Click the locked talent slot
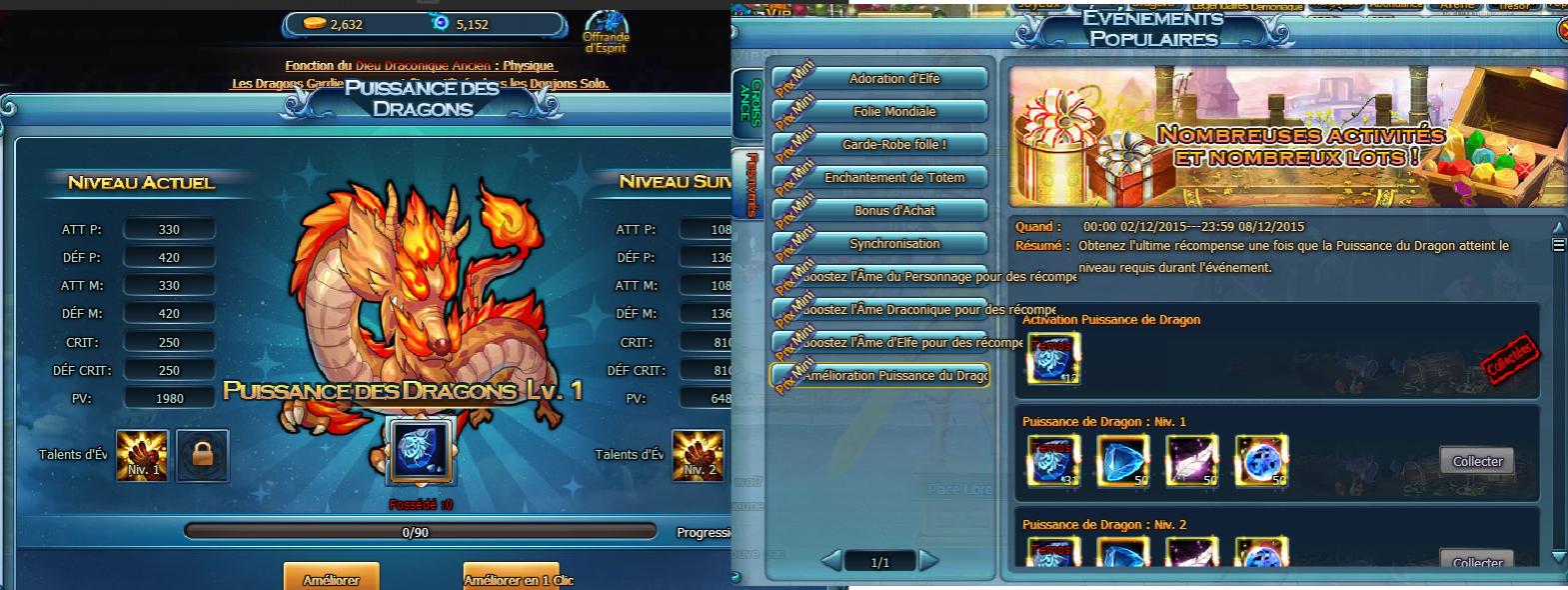The height and width of the screenshot is (590, 1568). [x=203, y=455]
